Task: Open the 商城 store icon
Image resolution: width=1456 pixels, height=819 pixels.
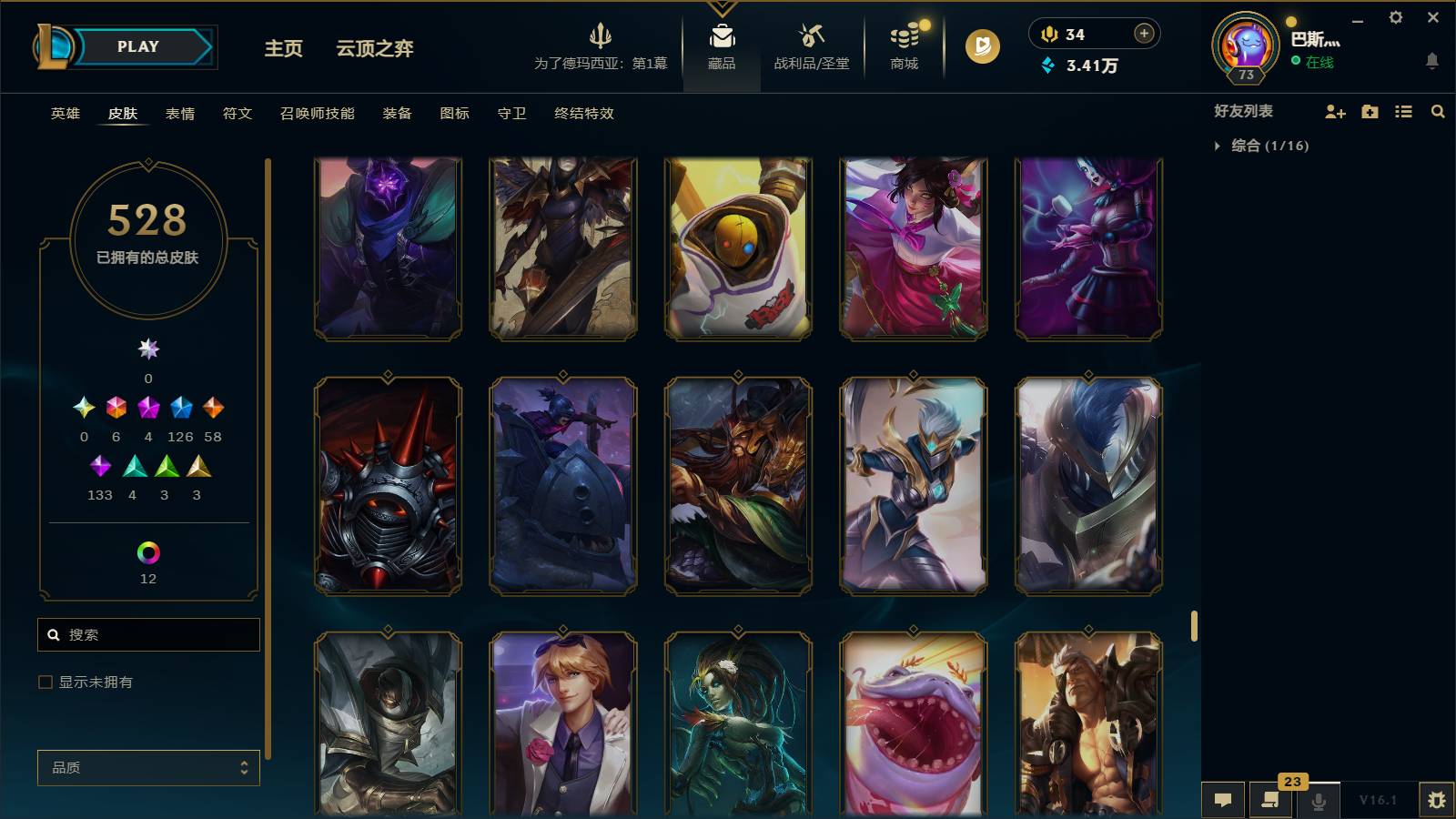Action: click(x=903, y=41)
